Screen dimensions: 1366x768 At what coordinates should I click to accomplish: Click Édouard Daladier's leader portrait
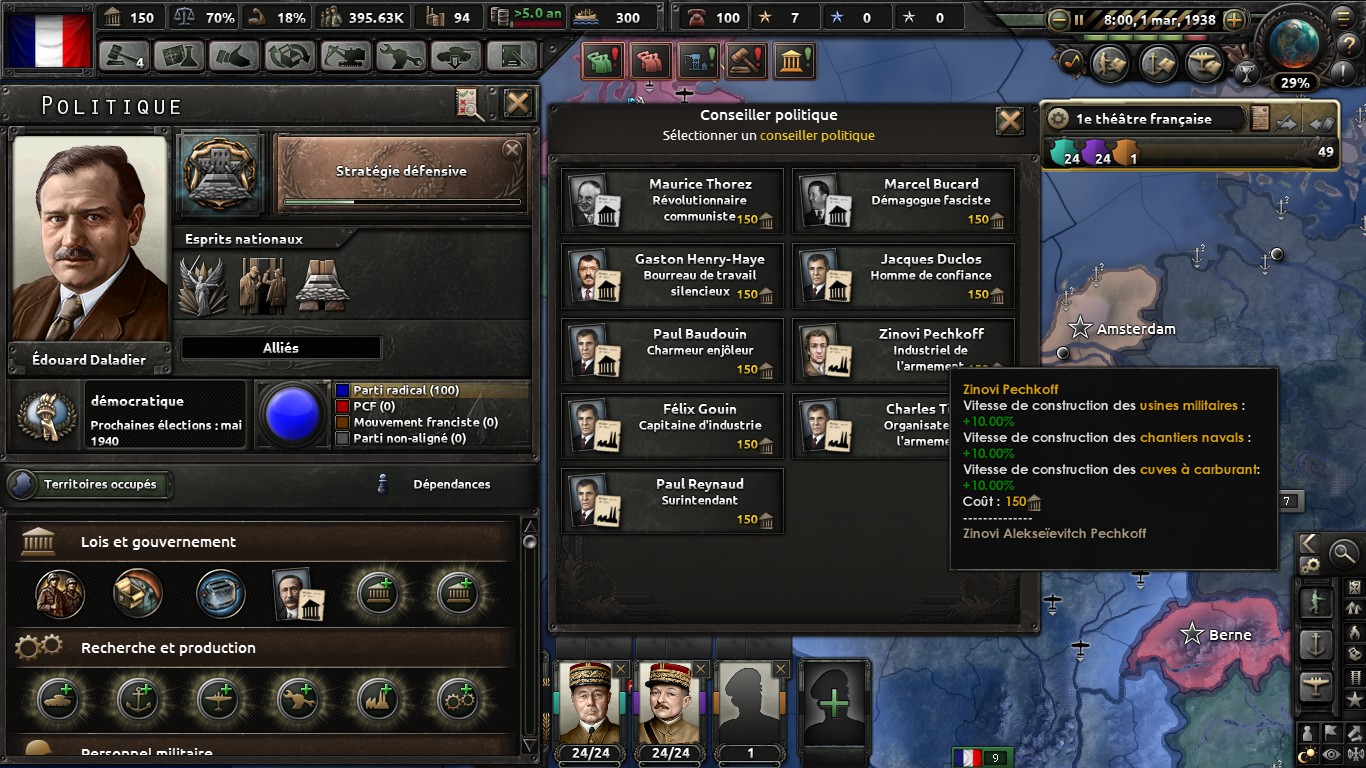(x=90, y=240)
